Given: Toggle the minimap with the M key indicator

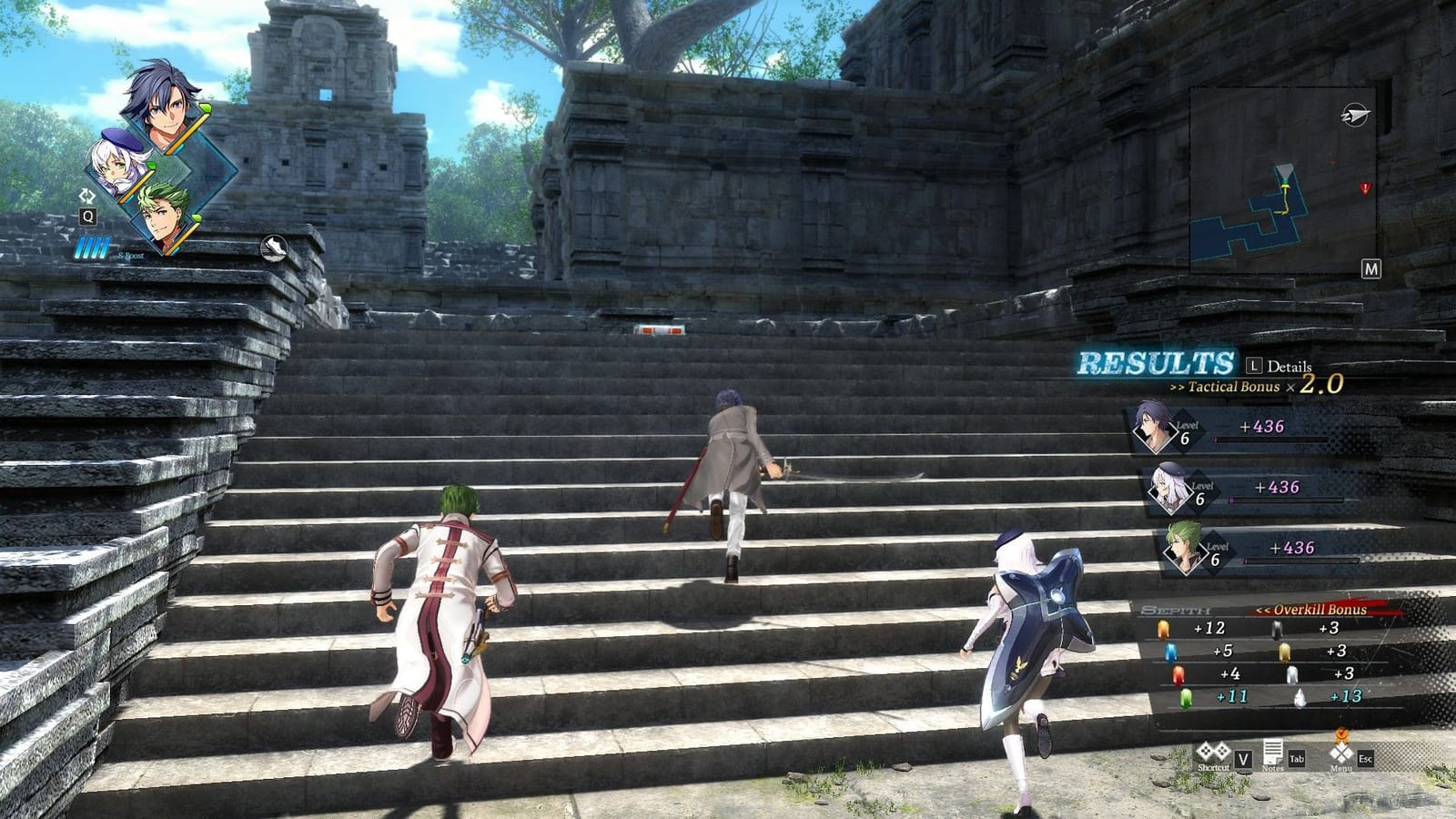Looking at the screenshot, I should 1371,268.
